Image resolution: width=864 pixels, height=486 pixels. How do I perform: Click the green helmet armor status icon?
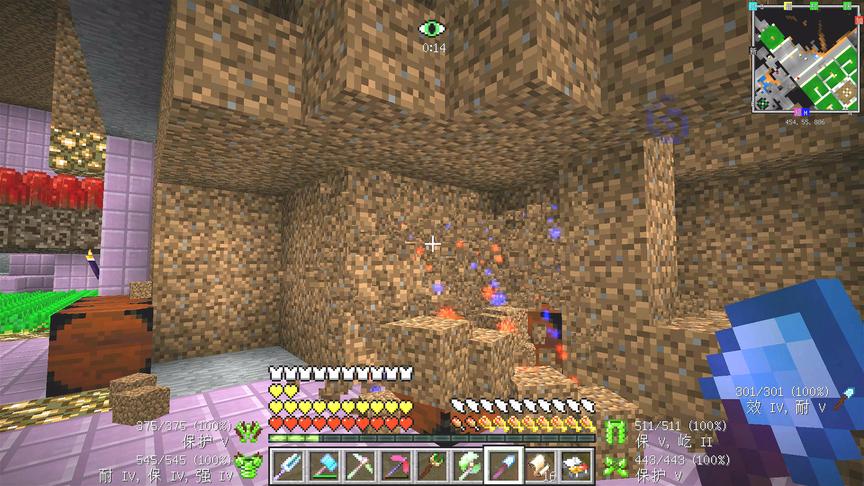pos(248,431)
